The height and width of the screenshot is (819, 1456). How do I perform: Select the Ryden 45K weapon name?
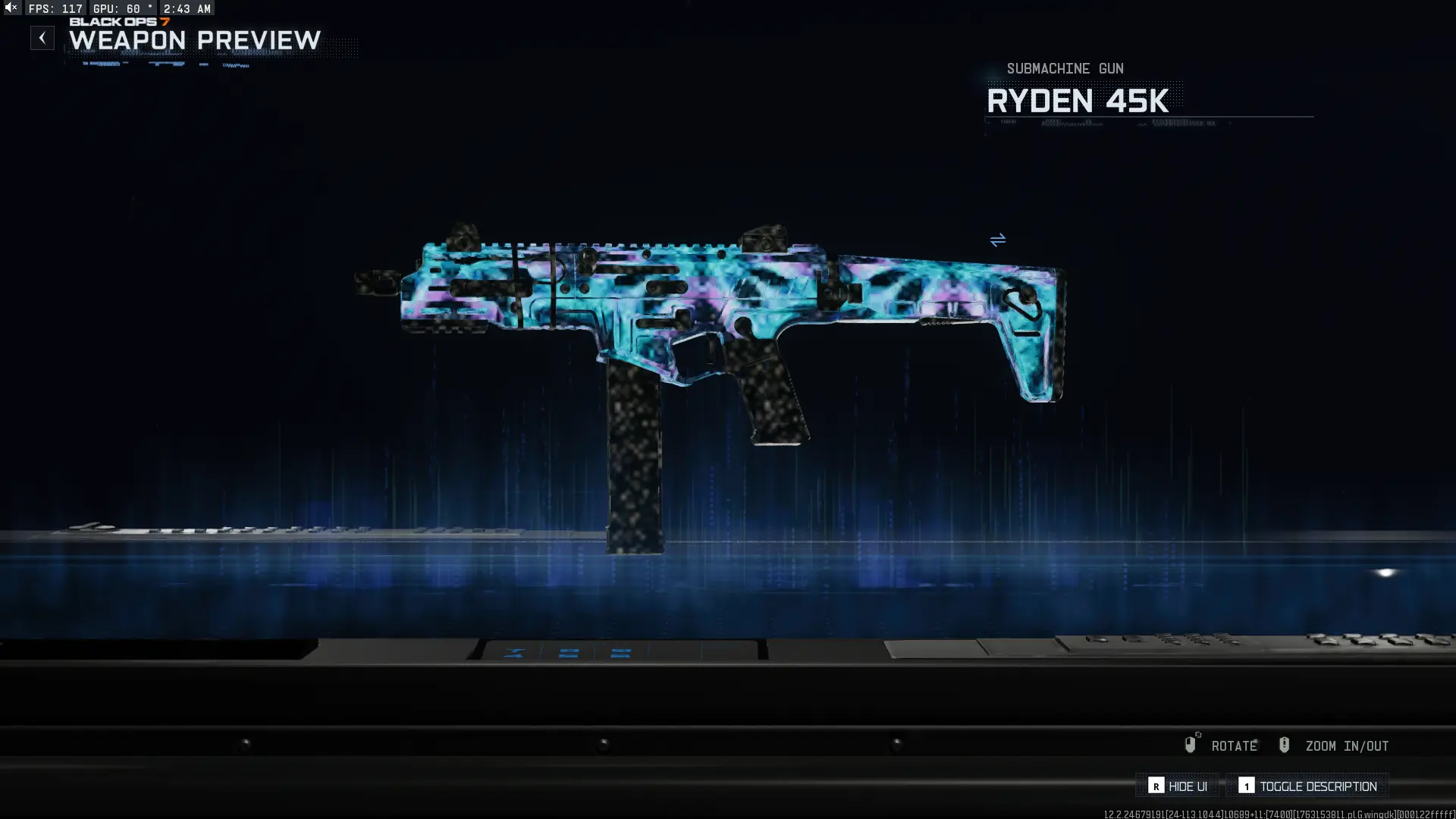pos(1080,101)
